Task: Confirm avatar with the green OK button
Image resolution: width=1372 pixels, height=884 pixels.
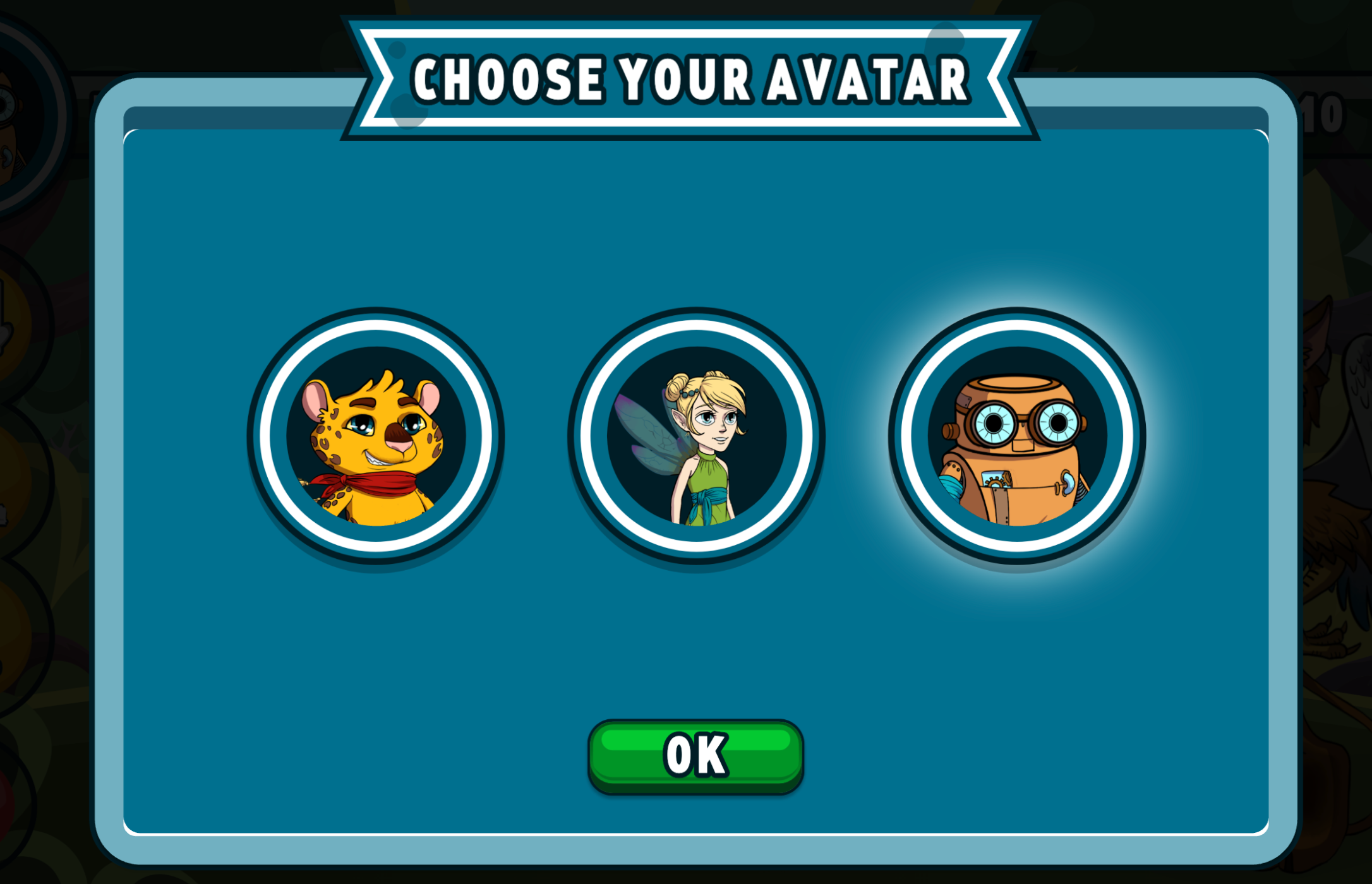Action: [695, 755]
